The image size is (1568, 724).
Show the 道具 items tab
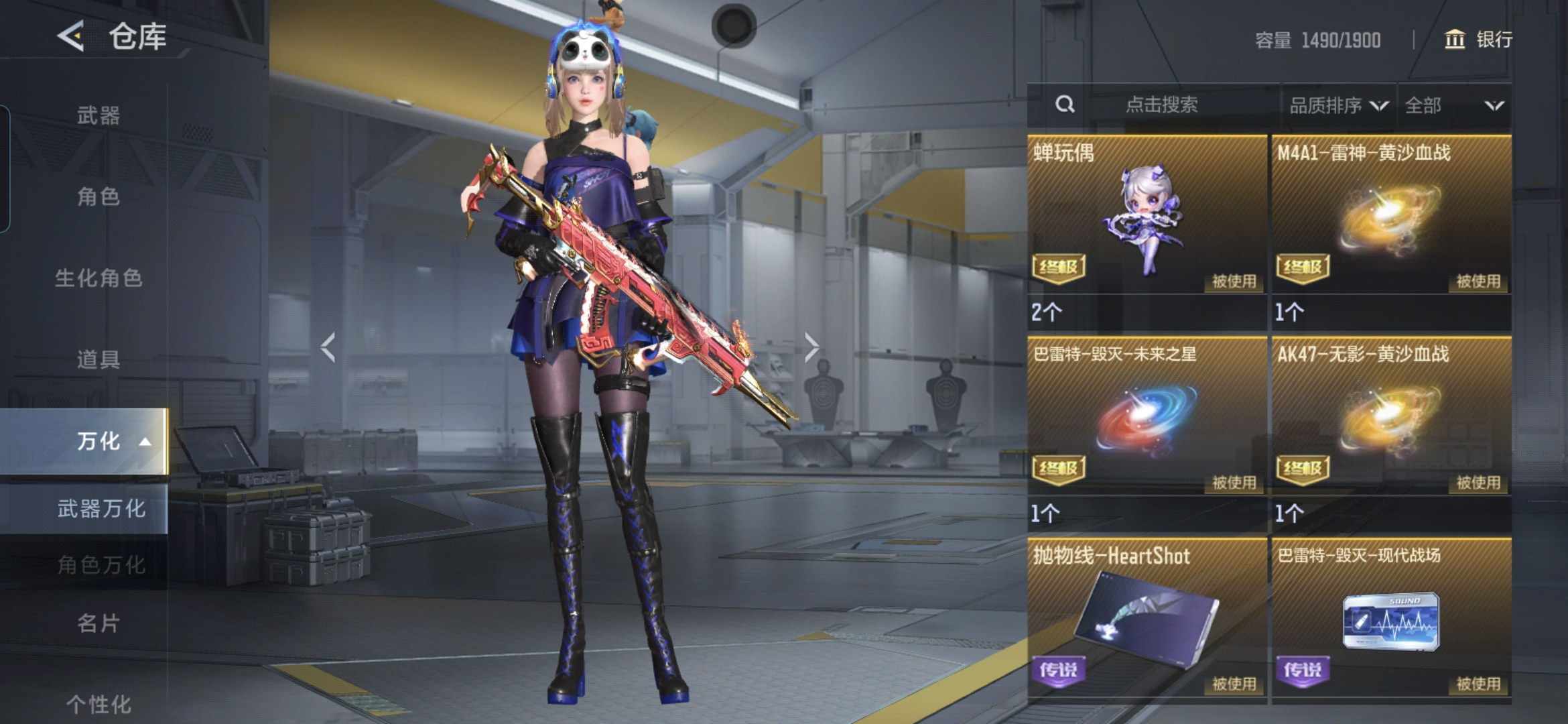99,359
